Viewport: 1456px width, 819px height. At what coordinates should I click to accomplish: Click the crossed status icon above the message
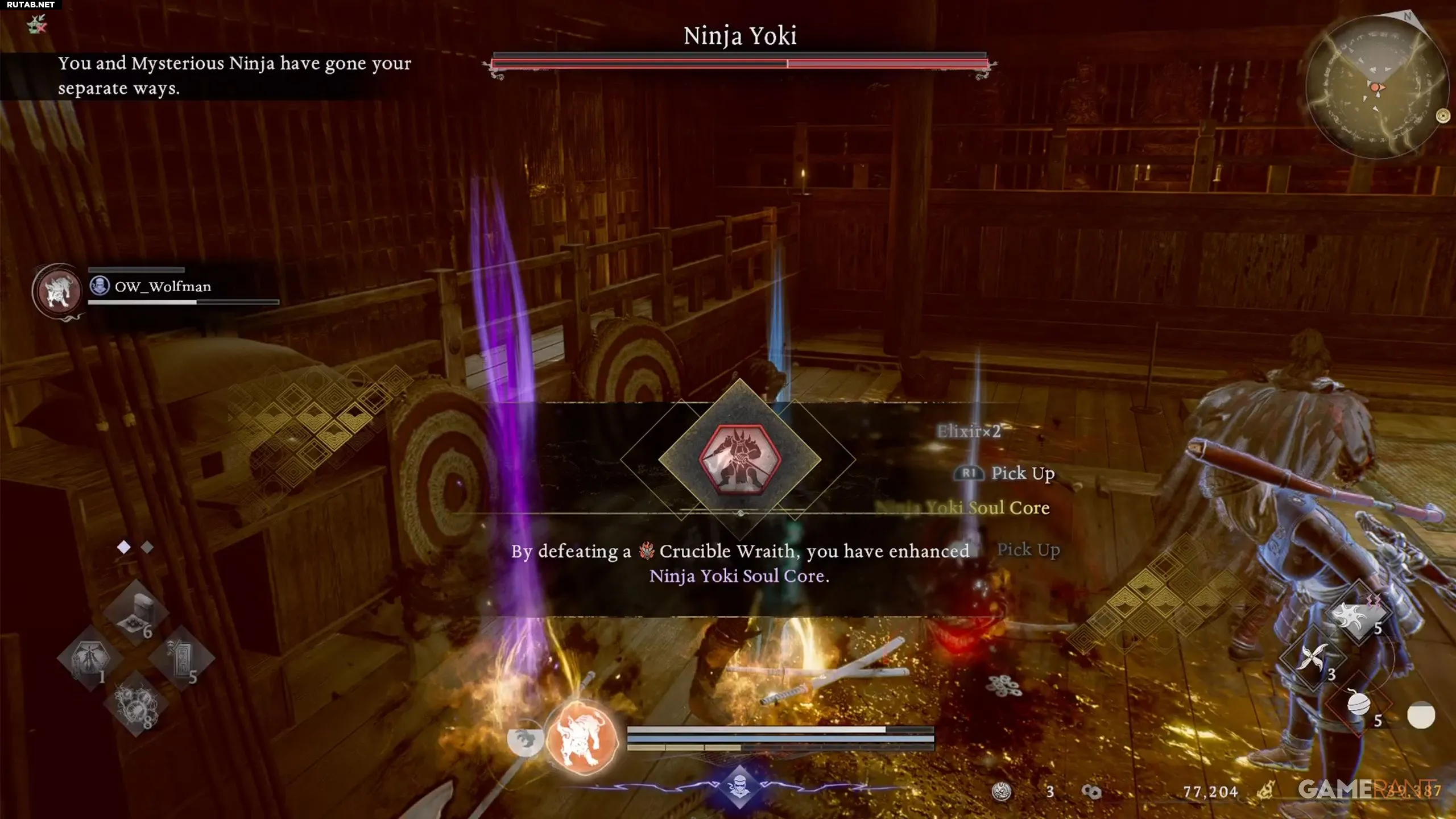coord(38,24)
